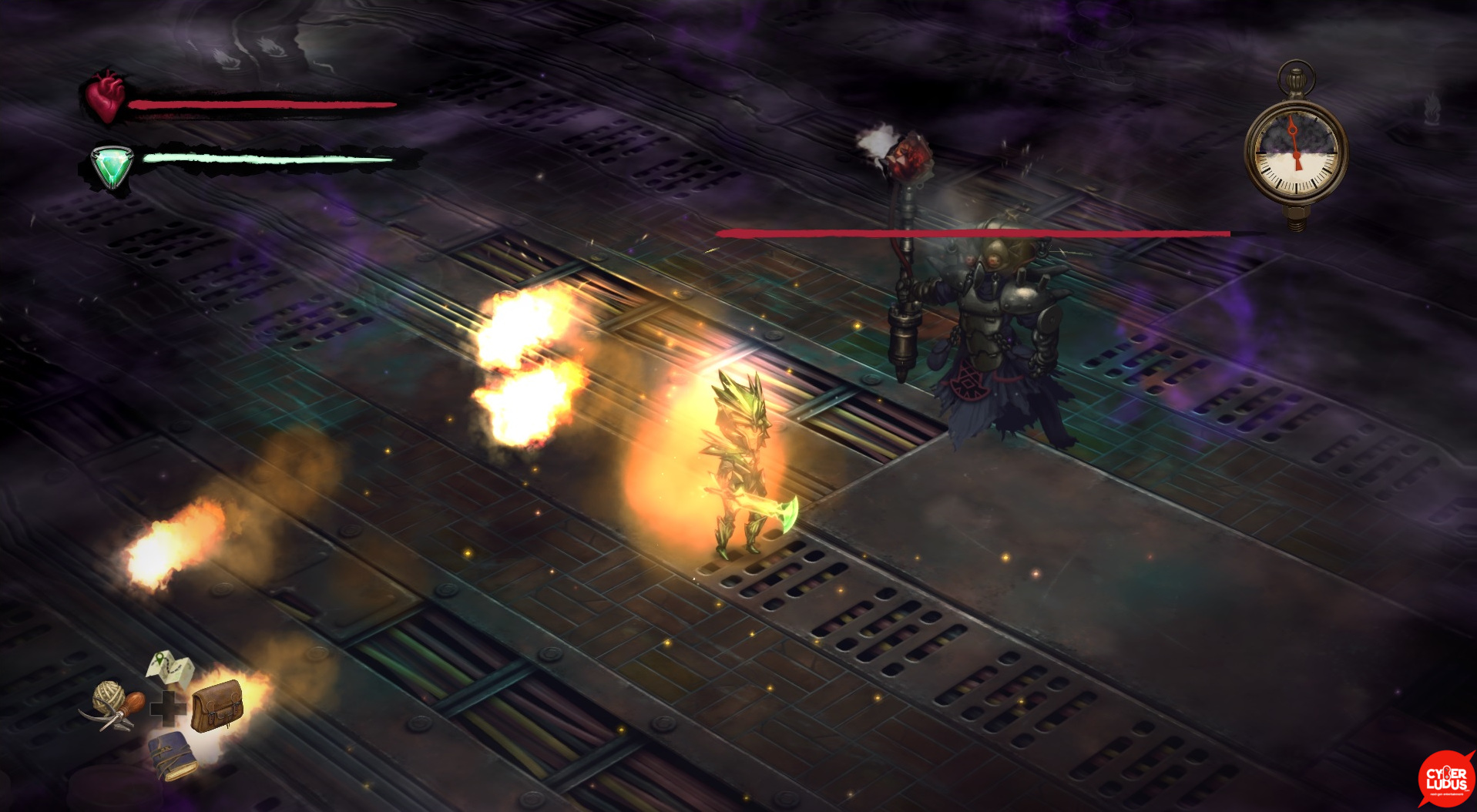
Task: Open the folded map icon
Action: [x=170, y=669]
